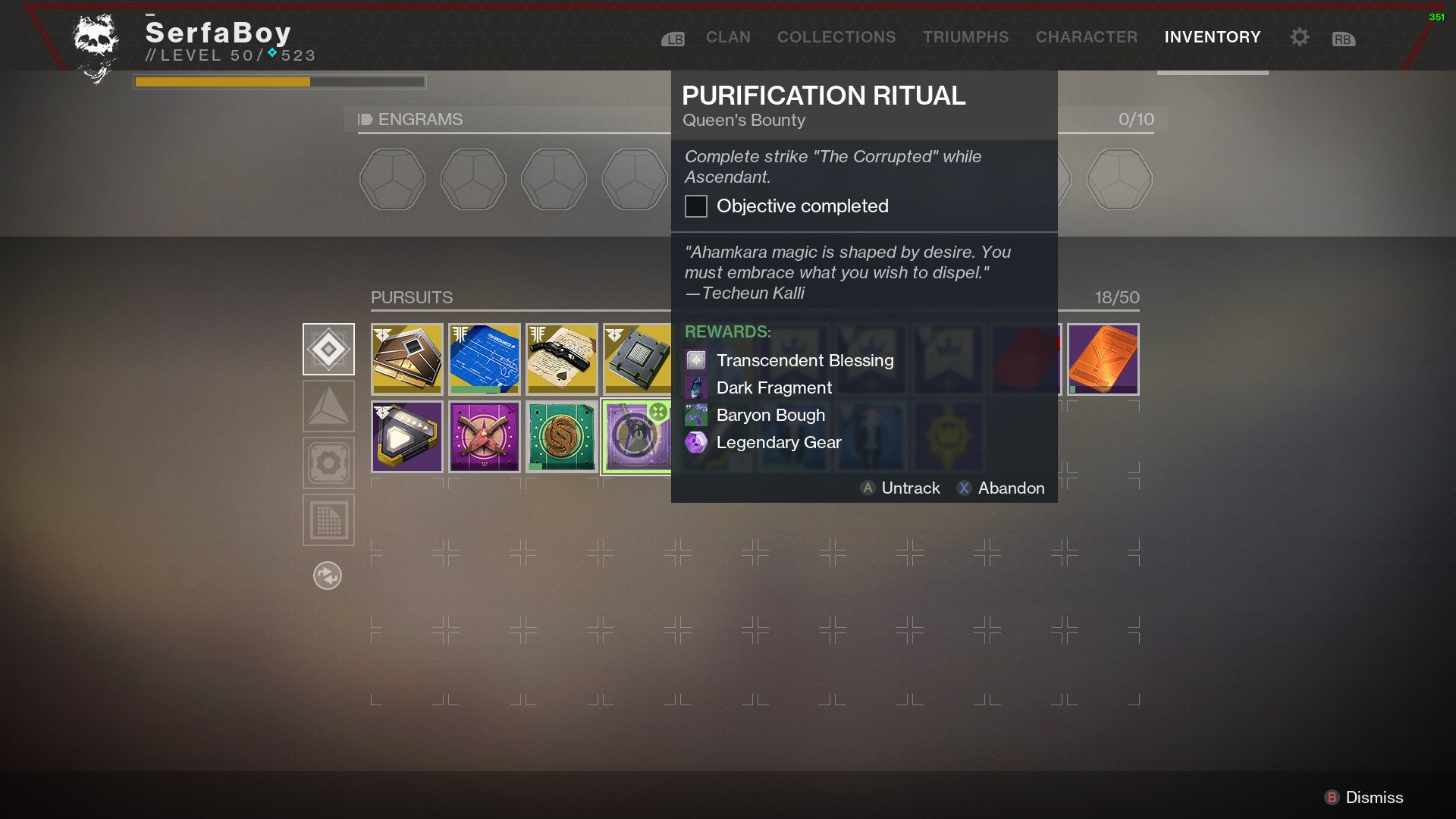Image resolution: width=1456 pixels, height=819 pixels.
Task: Select the glowing triangular device pursuit
Action: tap(407, 437)
